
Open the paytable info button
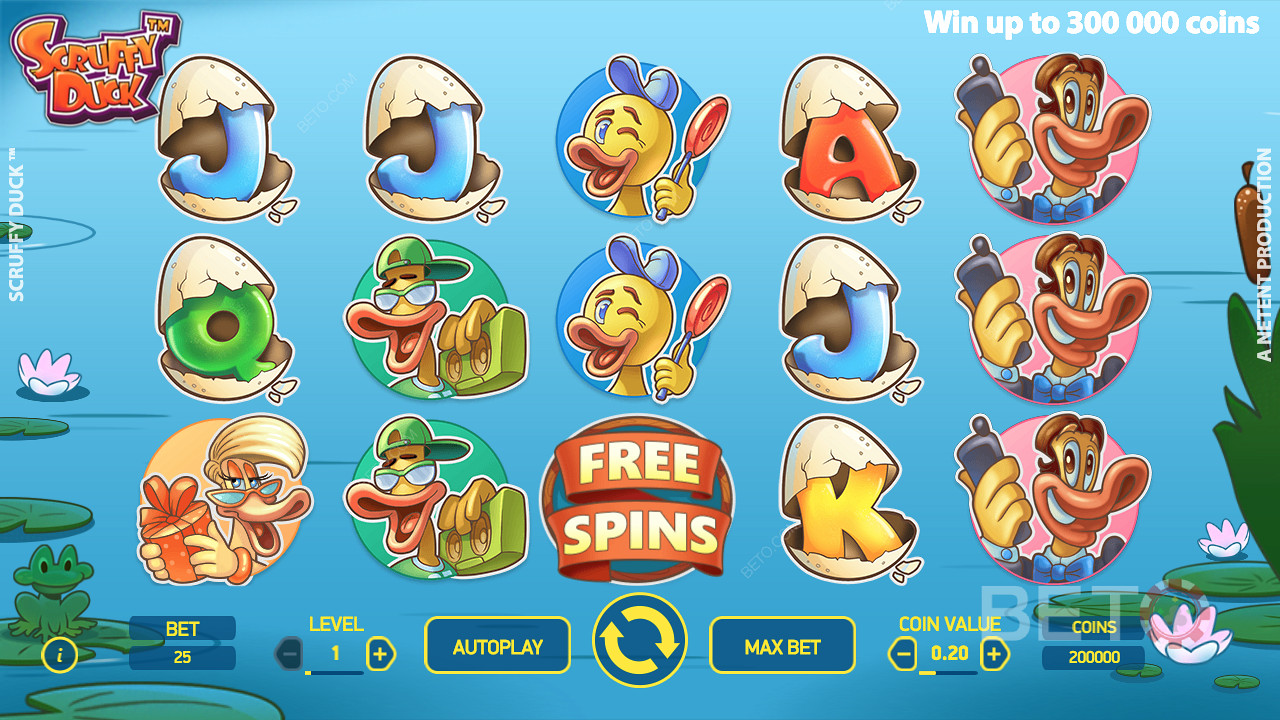[60, 655]
